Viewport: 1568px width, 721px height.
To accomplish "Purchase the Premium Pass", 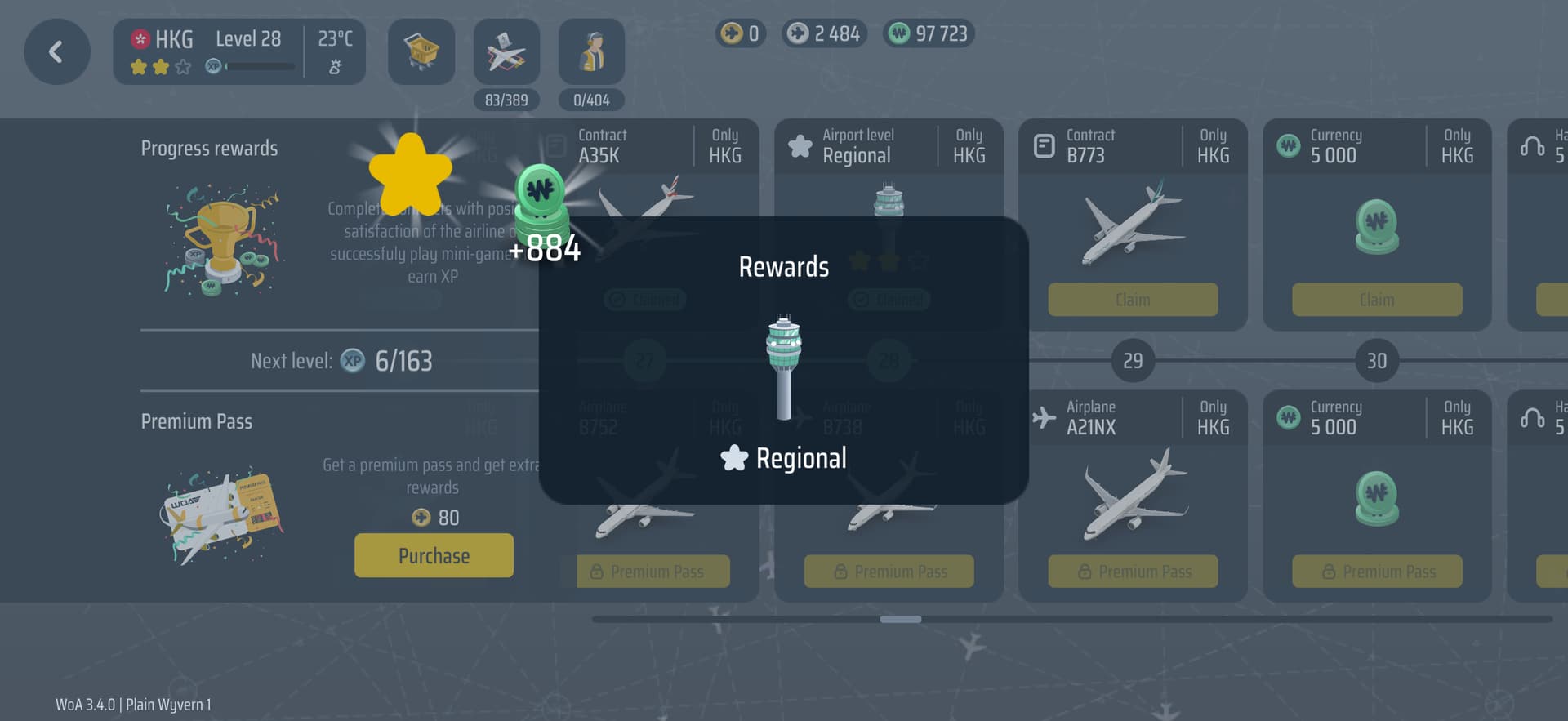I will pyautogui.click(x=434, y=555).
